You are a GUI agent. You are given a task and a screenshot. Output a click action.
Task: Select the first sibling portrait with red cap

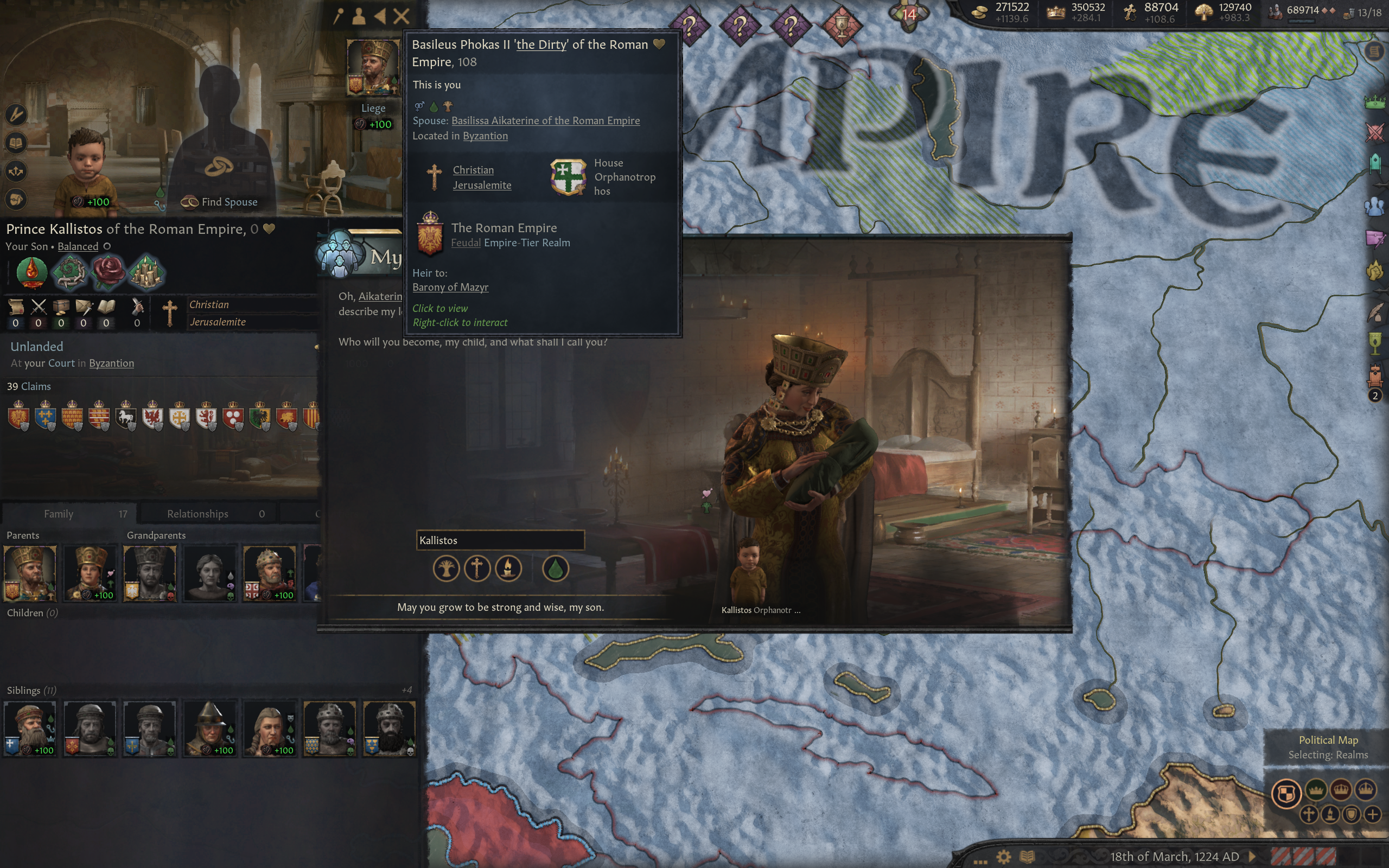coord(30,728)
